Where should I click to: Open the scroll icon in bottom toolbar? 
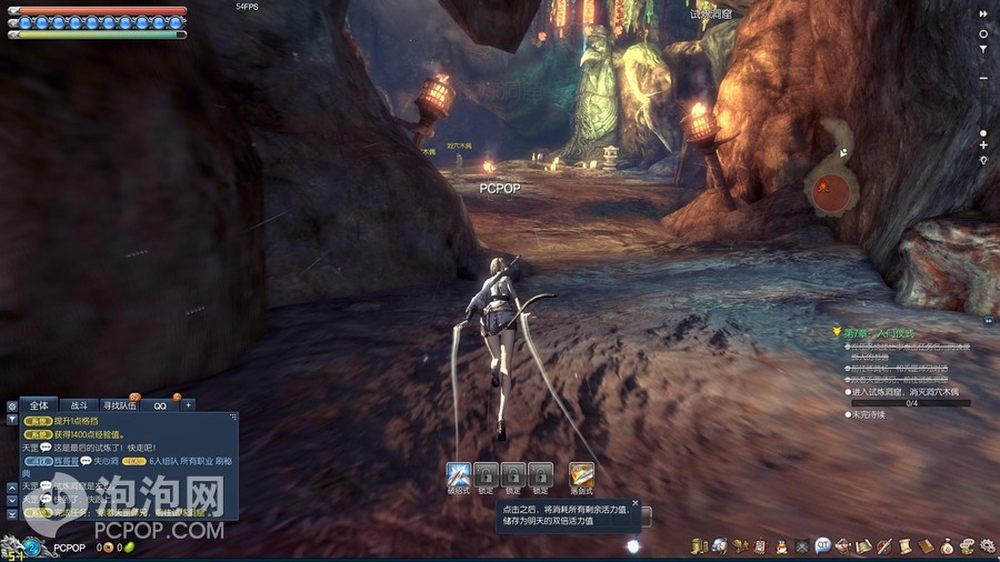[904, 546]
